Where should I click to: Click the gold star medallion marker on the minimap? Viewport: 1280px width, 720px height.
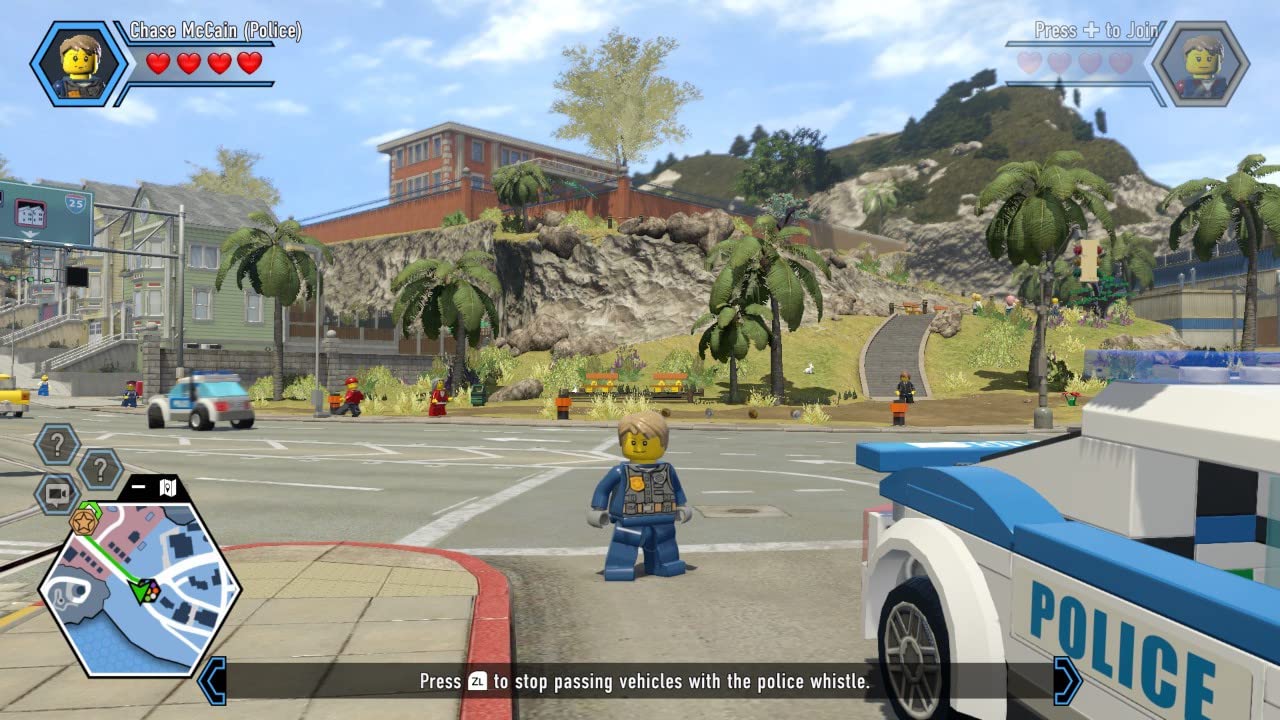(84, 522)
